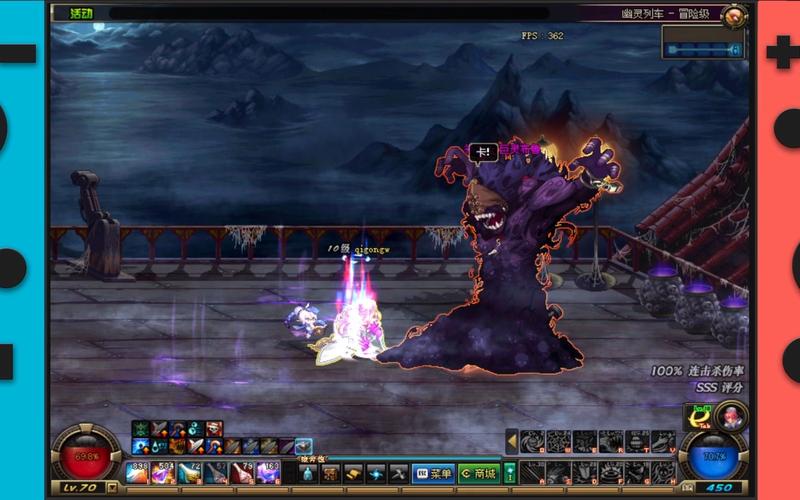This screenshot has height=500, width=800.
Task: Activate the swirl skill on Q slot
Action: [x=533, y=441]
